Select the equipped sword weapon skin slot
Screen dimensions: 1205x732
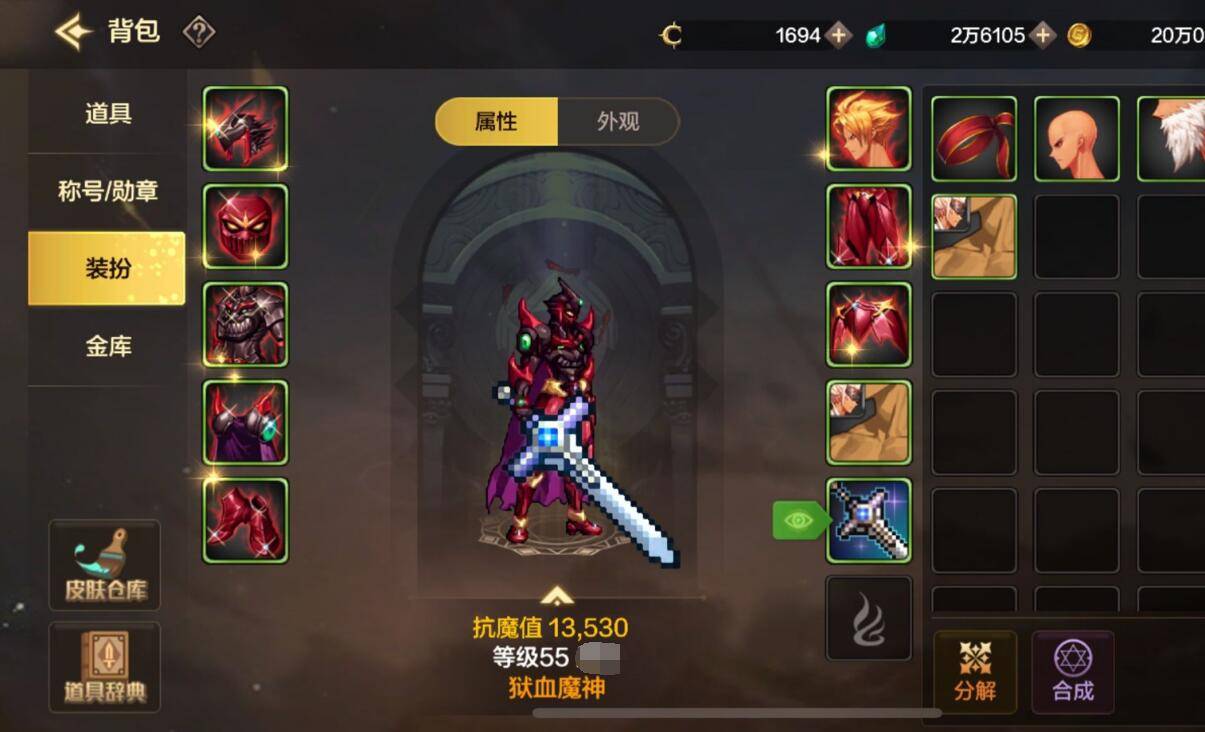tap(868, 520)
